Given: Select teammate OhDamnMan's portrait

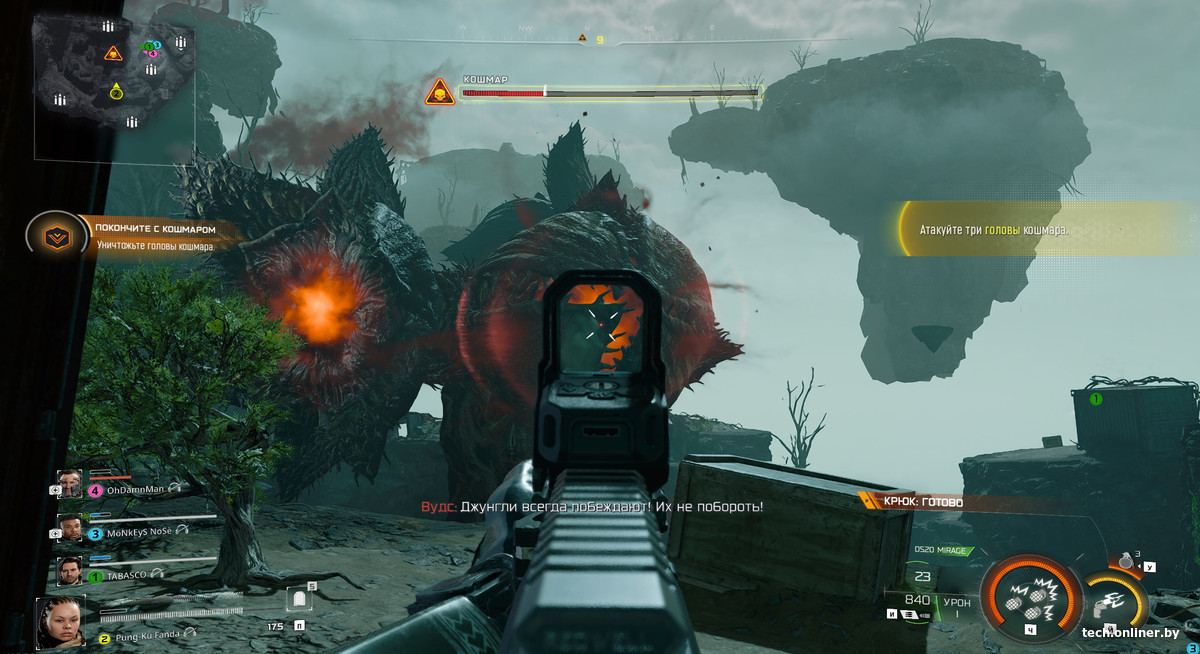Looking at the screenshot, I should coord(69,485).
